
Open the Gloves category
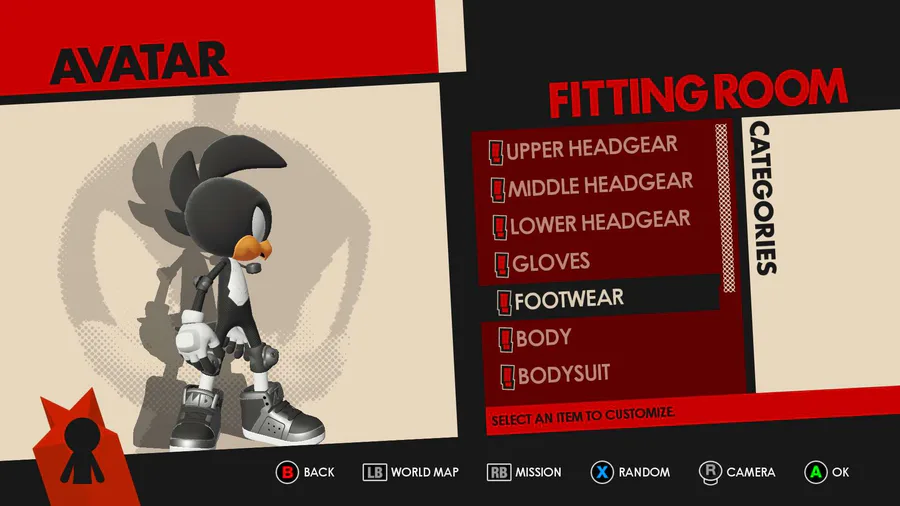click(550, 263)
